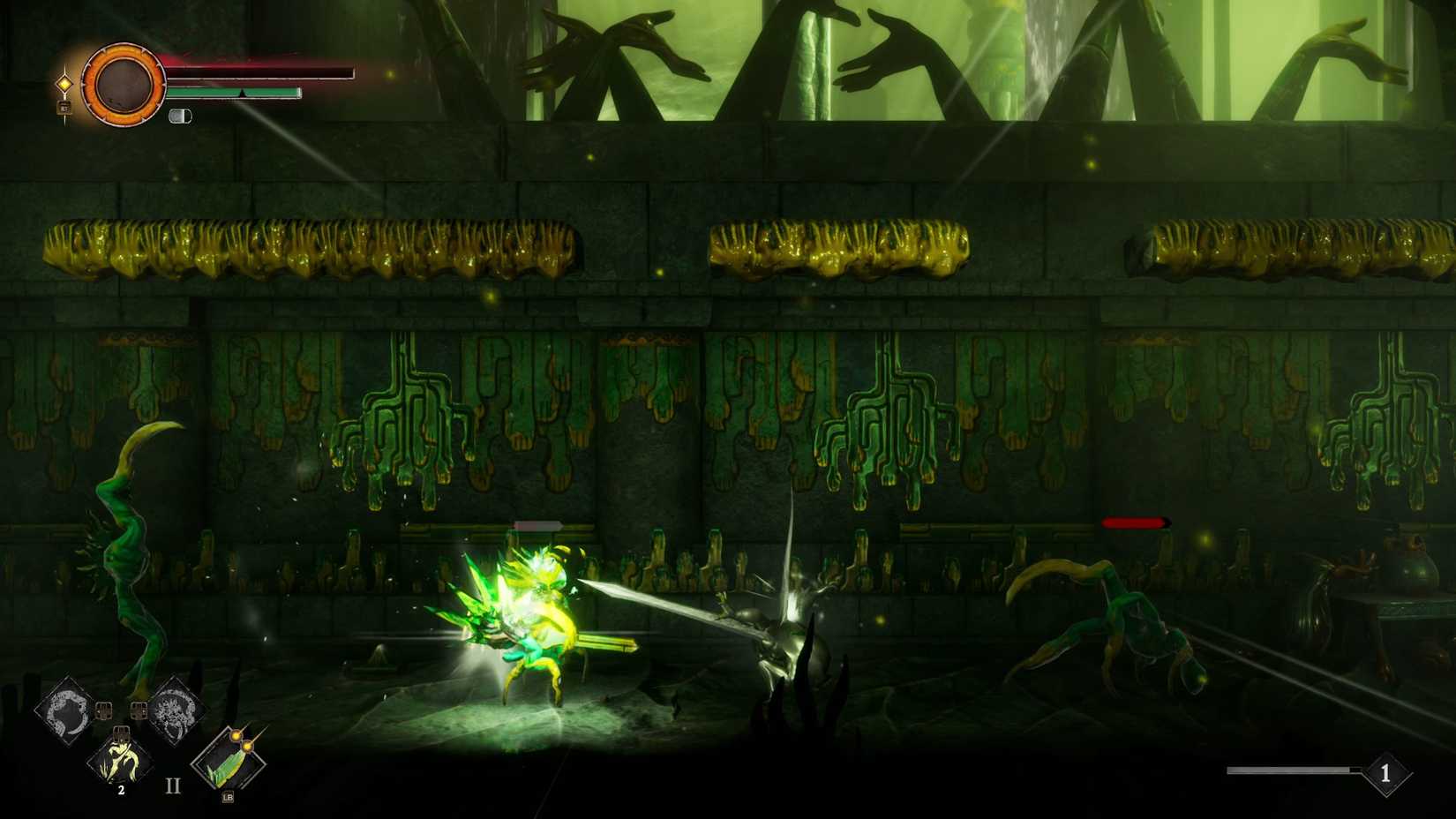This screenshot has height=819, width=1456.
Task: Select the number 2 charge label
Action: pyautogui.click(x=122, y=790)
